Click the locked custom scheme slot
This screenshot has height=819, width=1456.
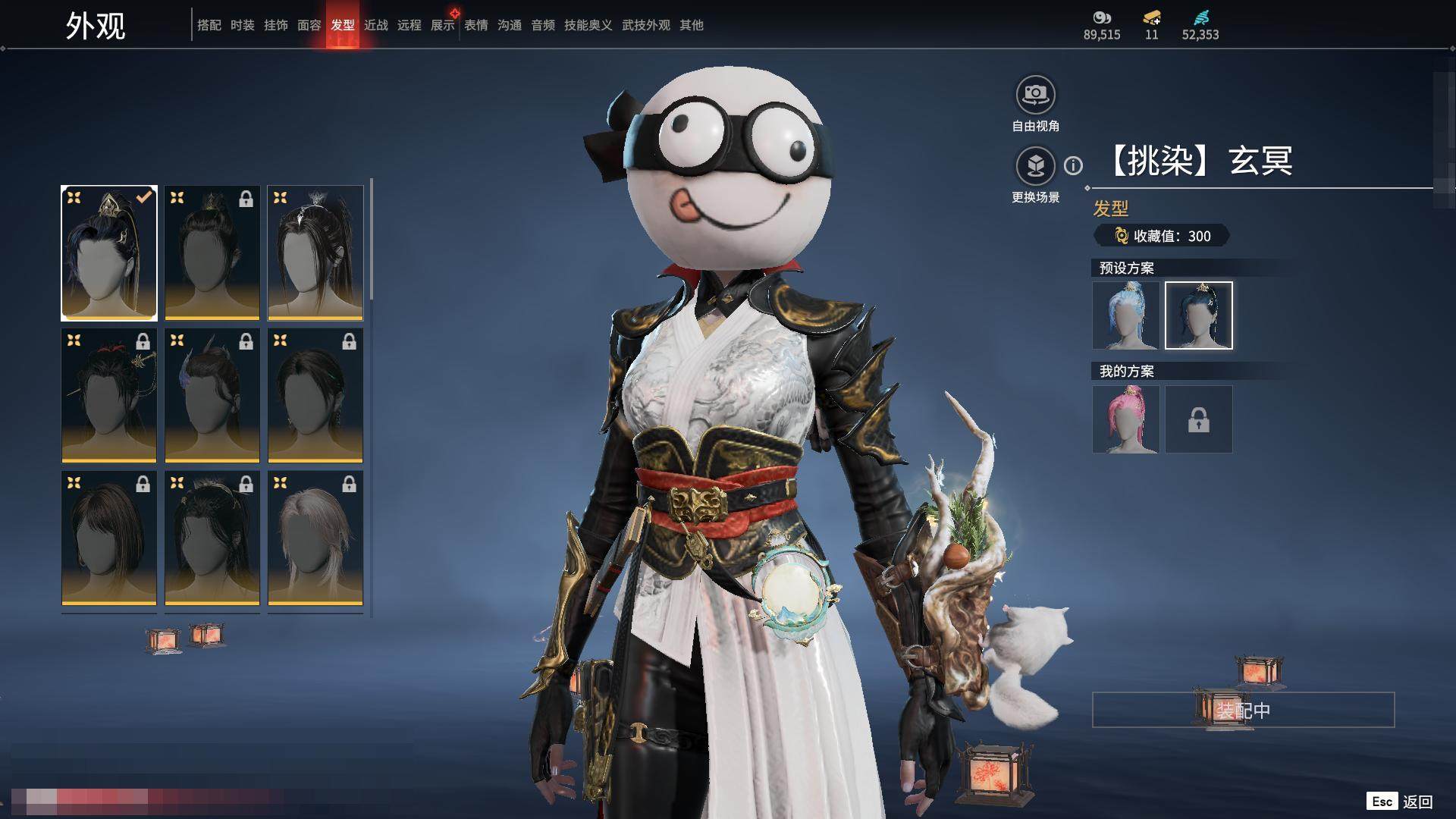tap(1198, 419)
